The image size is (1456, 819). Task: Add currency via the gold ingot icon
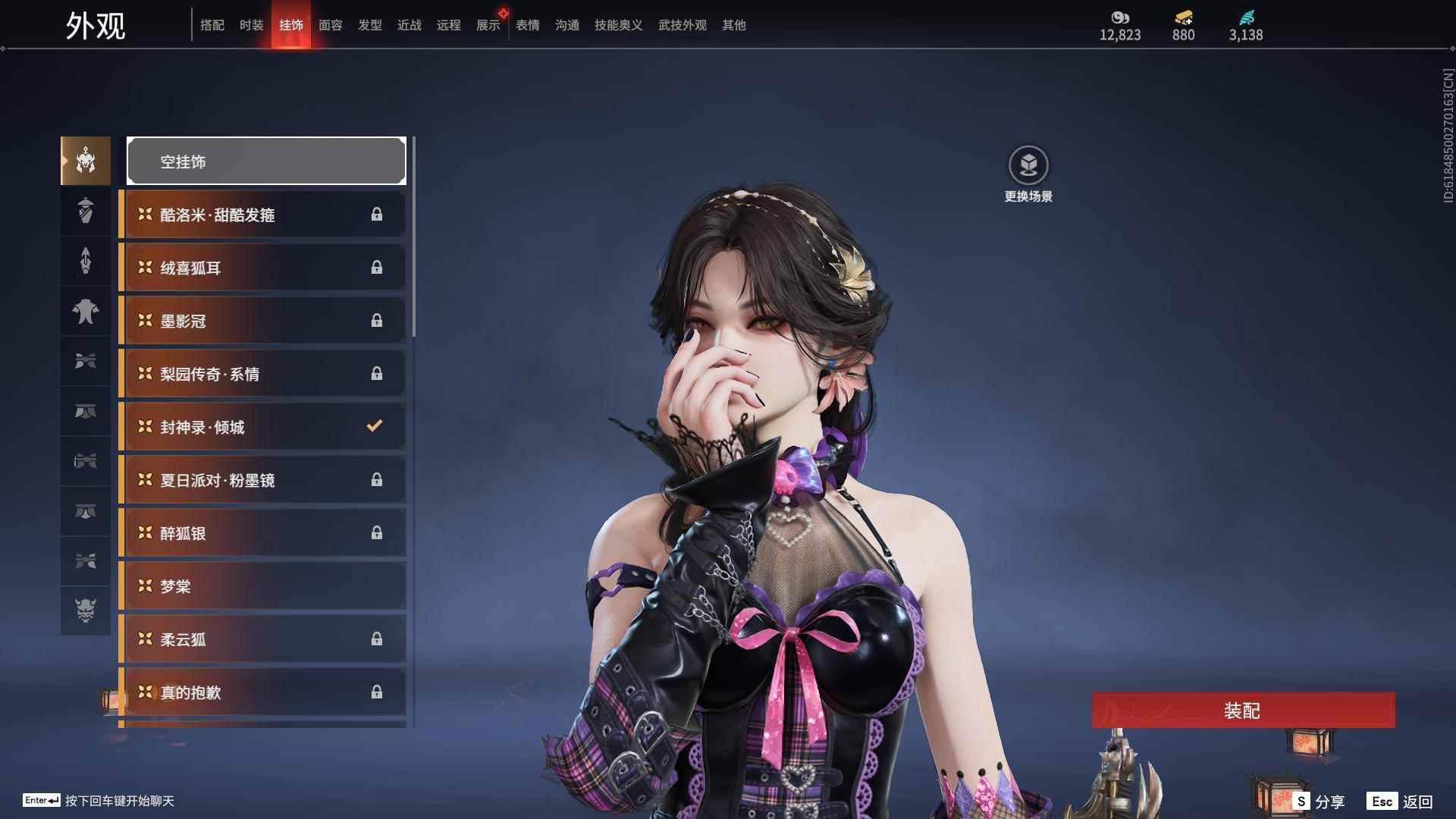1183,17
